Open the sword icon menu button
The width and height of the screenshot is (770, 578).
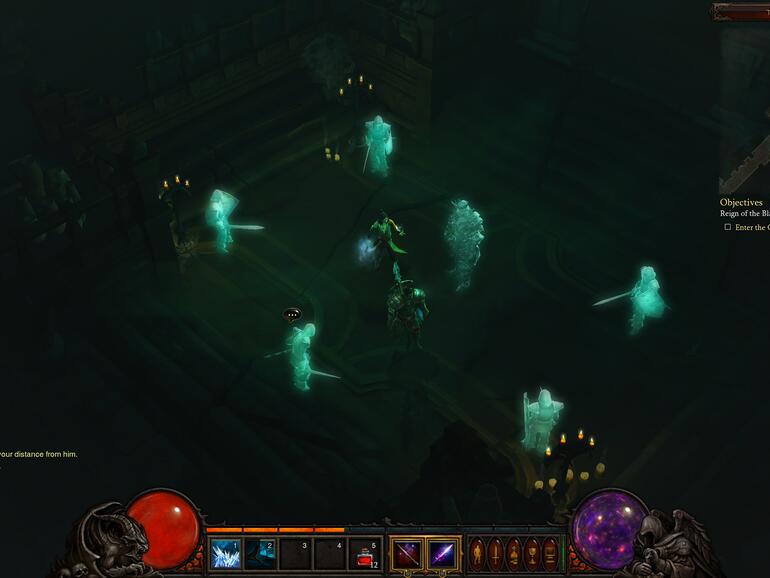tap(495, 554)
